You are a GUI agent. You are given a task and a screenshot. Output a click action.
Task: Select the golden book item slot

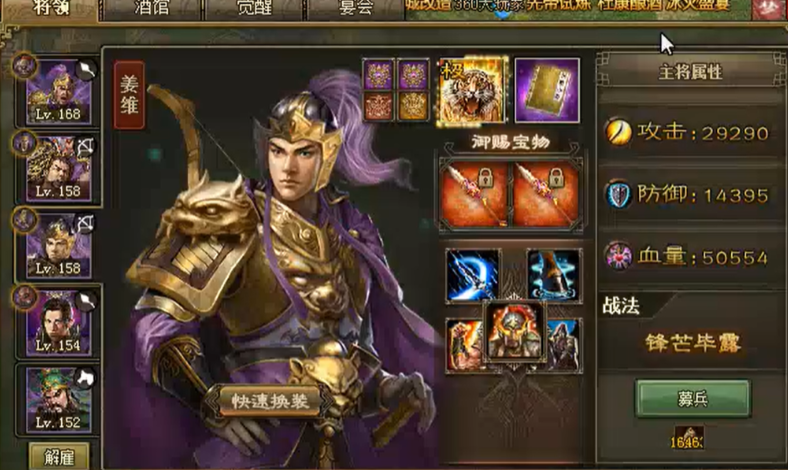(547, 90)
